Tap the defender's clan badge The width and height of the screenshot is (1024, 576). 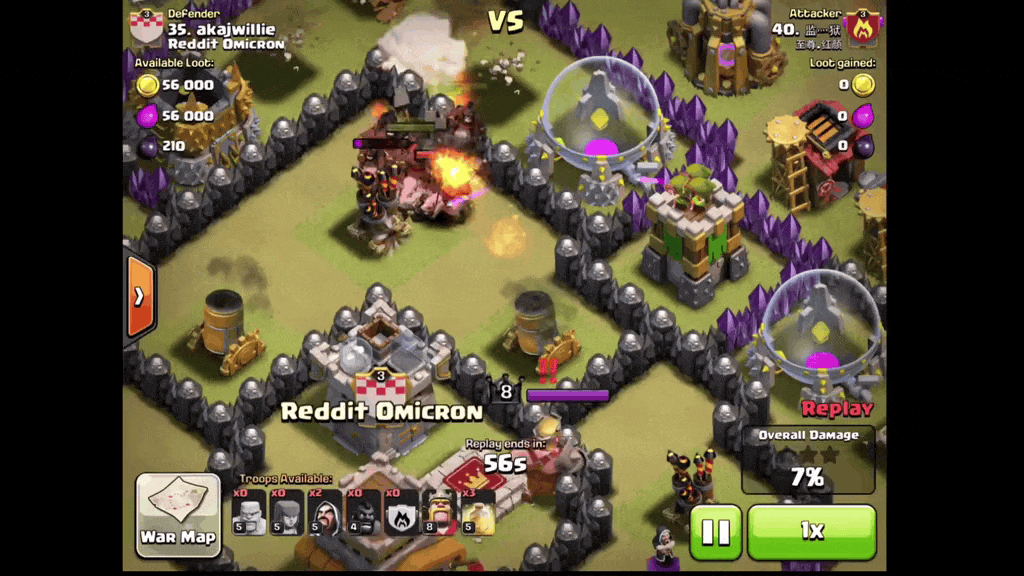click(147, 27)
